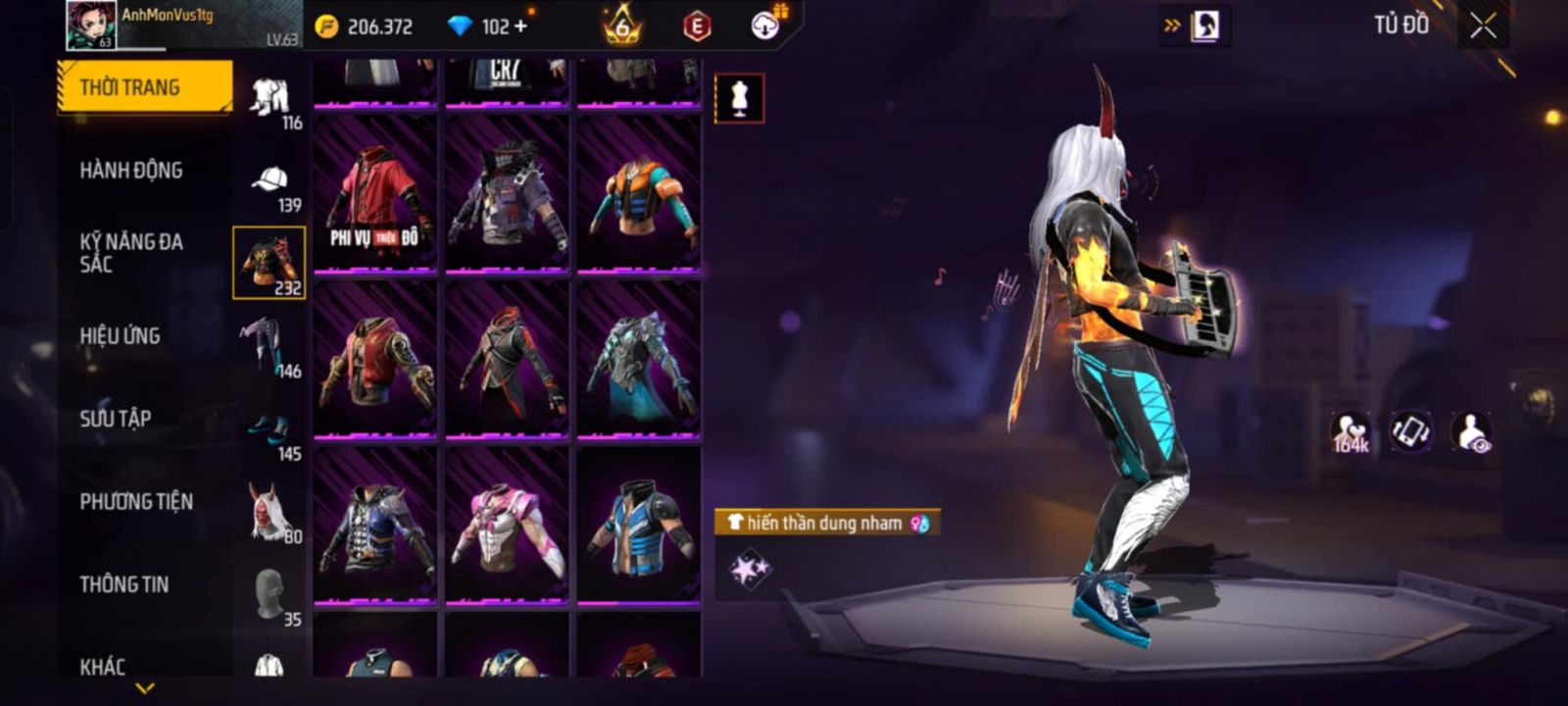The image size is (1568, 706).
Task: Choose the hat category with 139 items
Action: pyautogui.click(x=269, y=184)
